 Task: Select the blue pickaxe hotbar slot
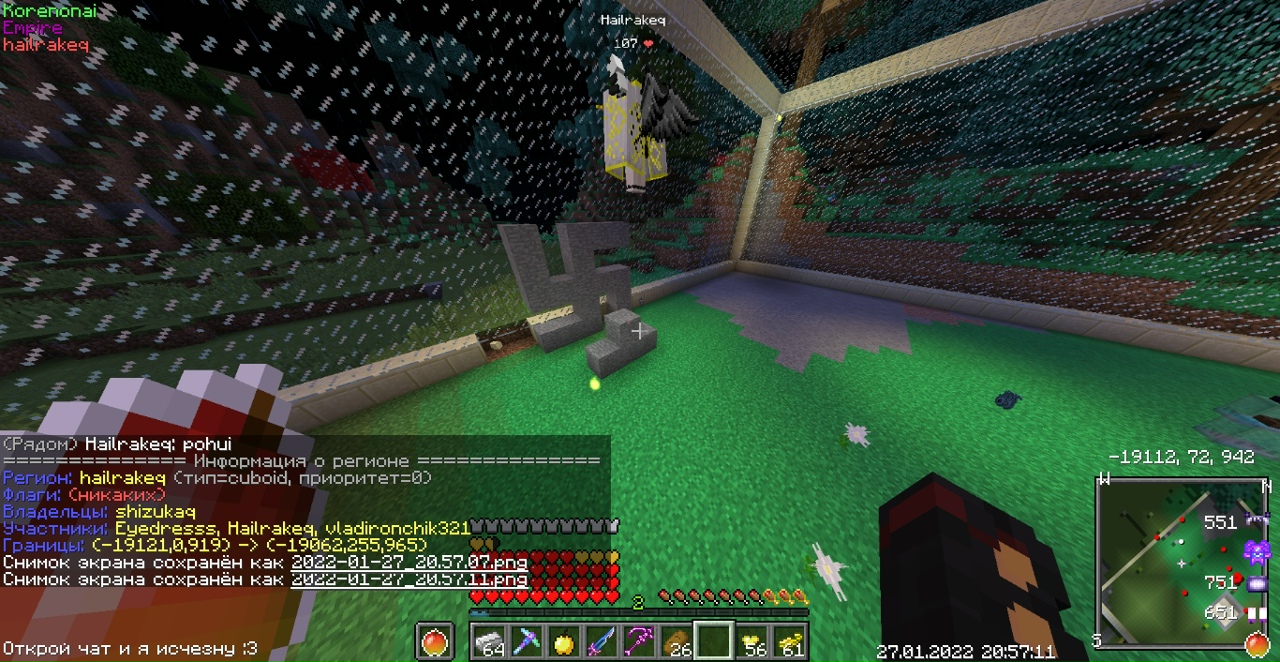click(527, 641)
